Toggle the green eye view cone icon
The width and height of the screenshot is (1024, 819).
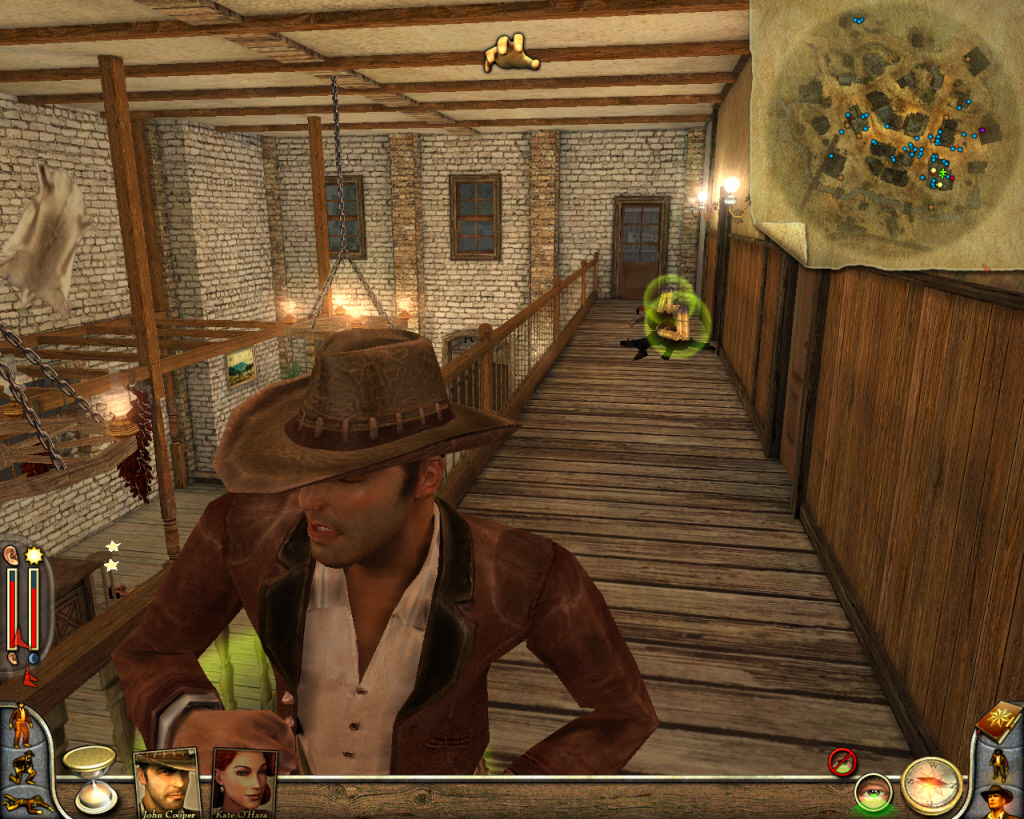(x=873, y=792)
